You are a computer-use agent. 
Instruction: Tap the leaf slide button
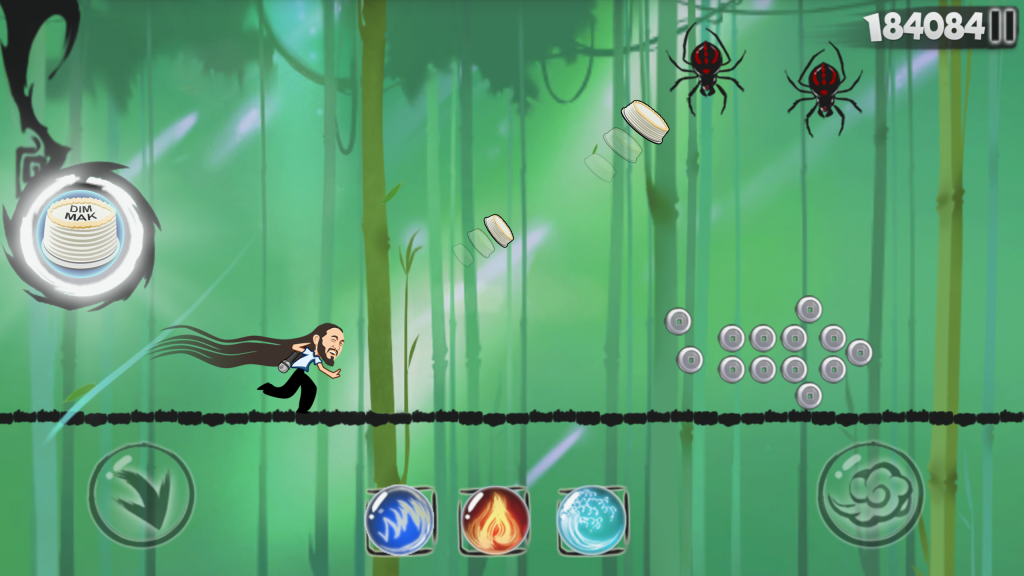(141, 495)
